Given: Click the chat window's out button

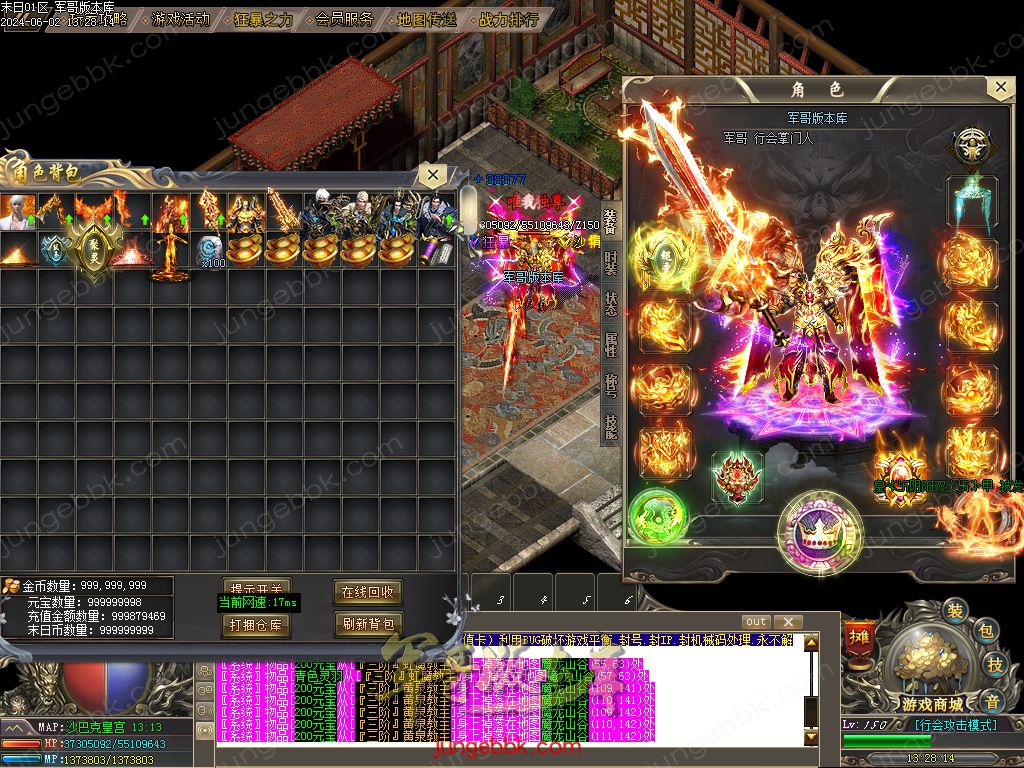Looking at the screenshot, I should coord(757,622).
